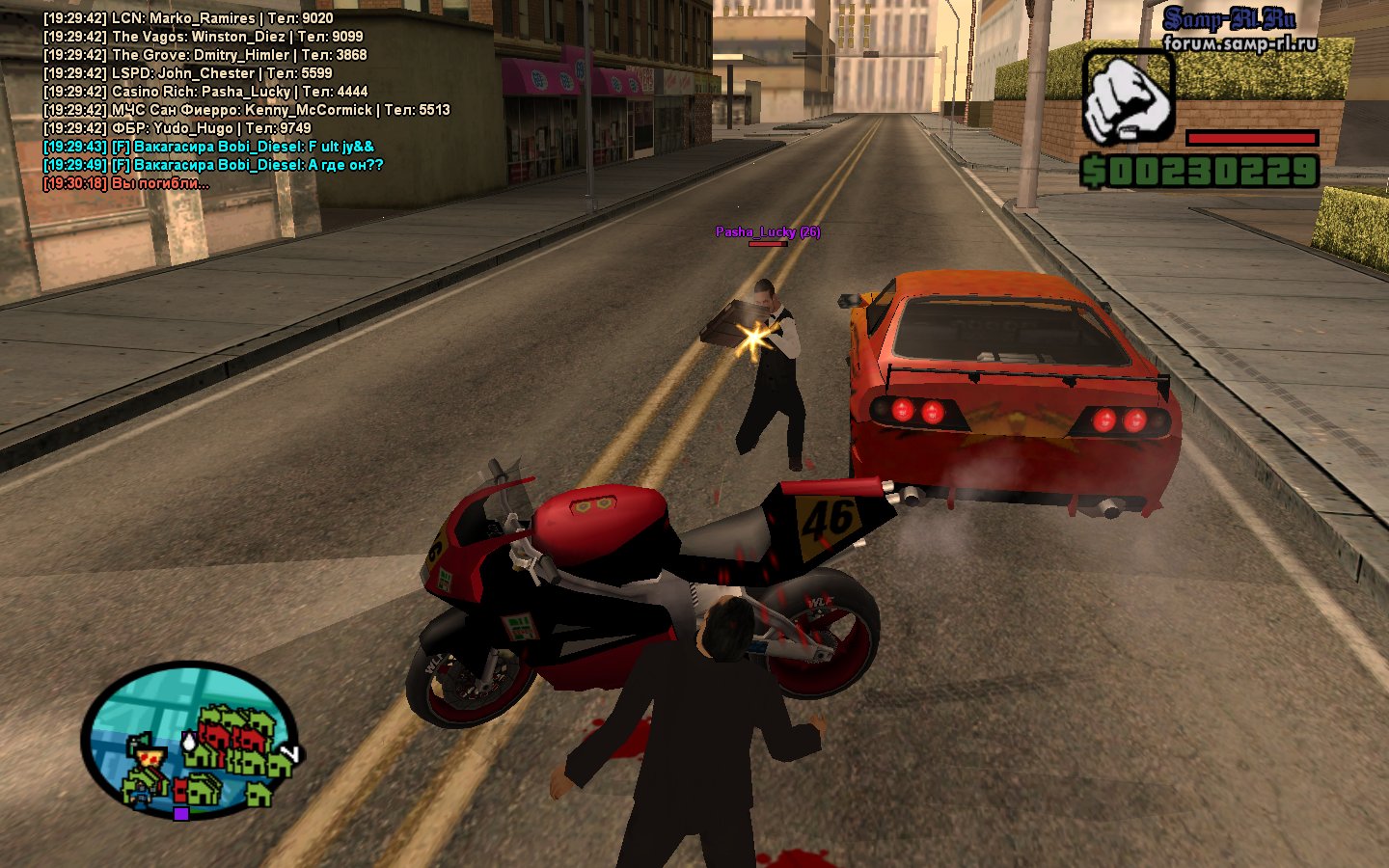Select the Vagos Winston_Diez chat line
The width and height of the screenshot is (1389, 868).
coord(203,37)
